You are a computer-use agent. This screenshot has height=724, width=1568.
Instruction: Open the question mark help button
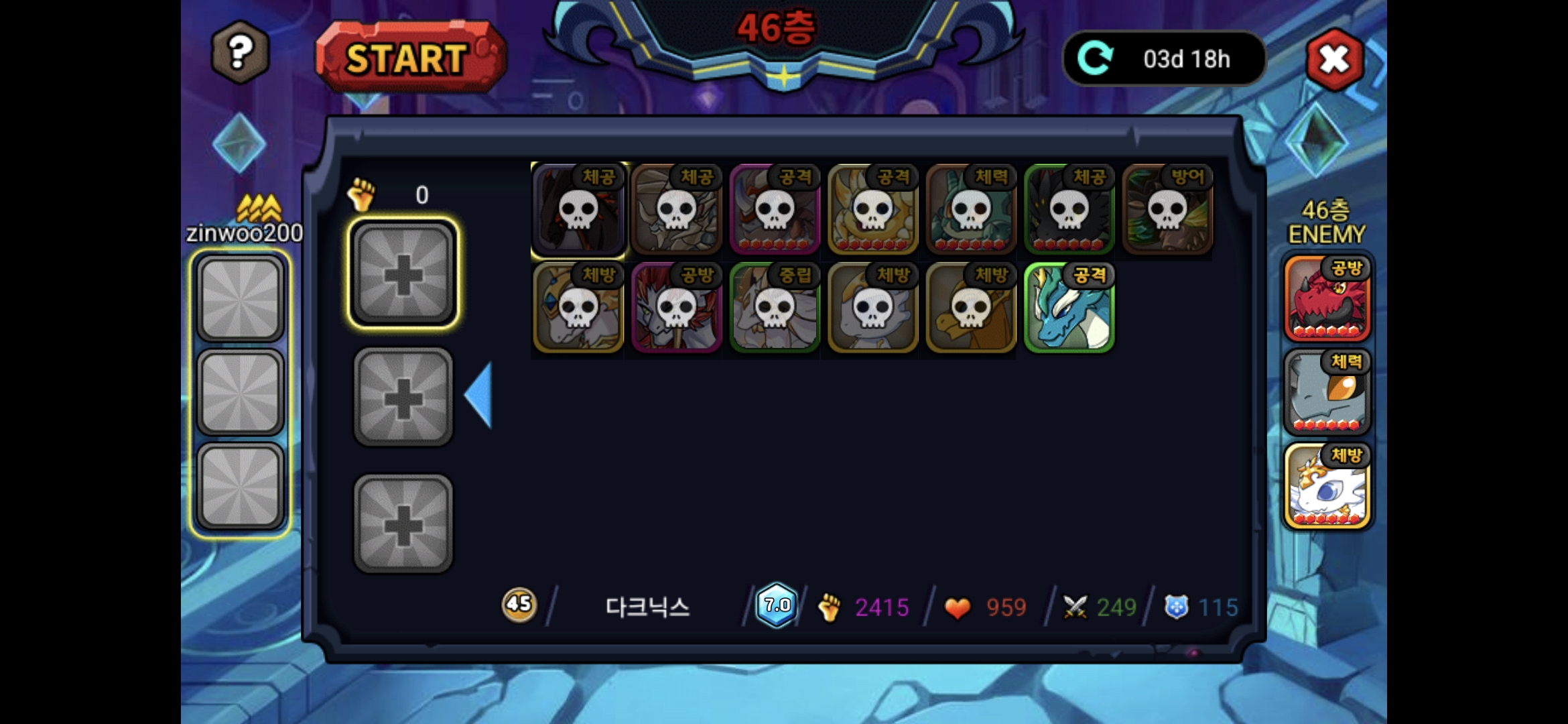point(240,52)
